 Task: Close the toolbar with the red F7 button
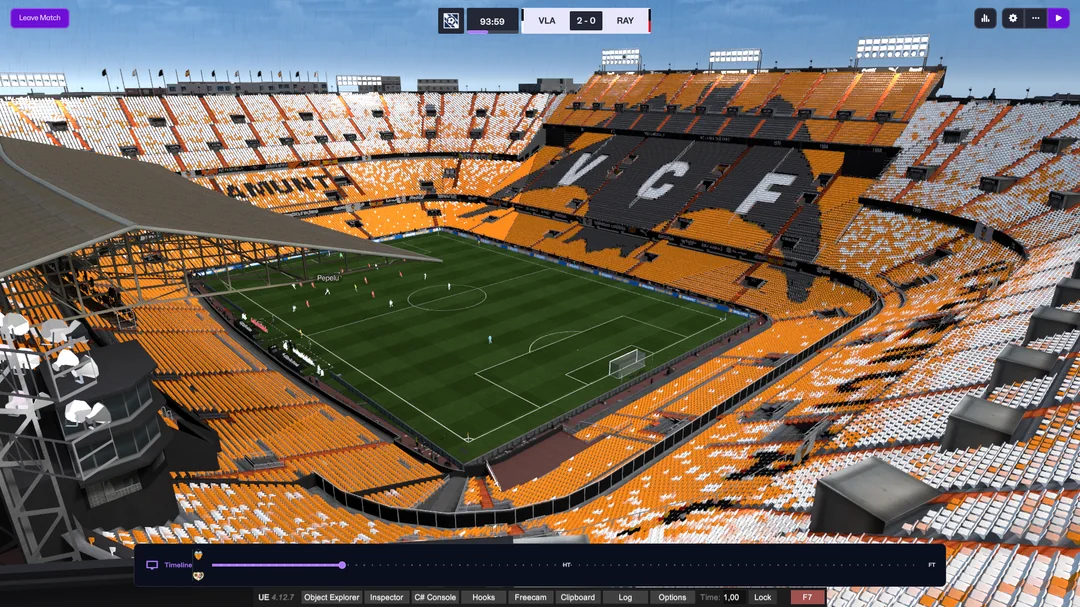807,597
